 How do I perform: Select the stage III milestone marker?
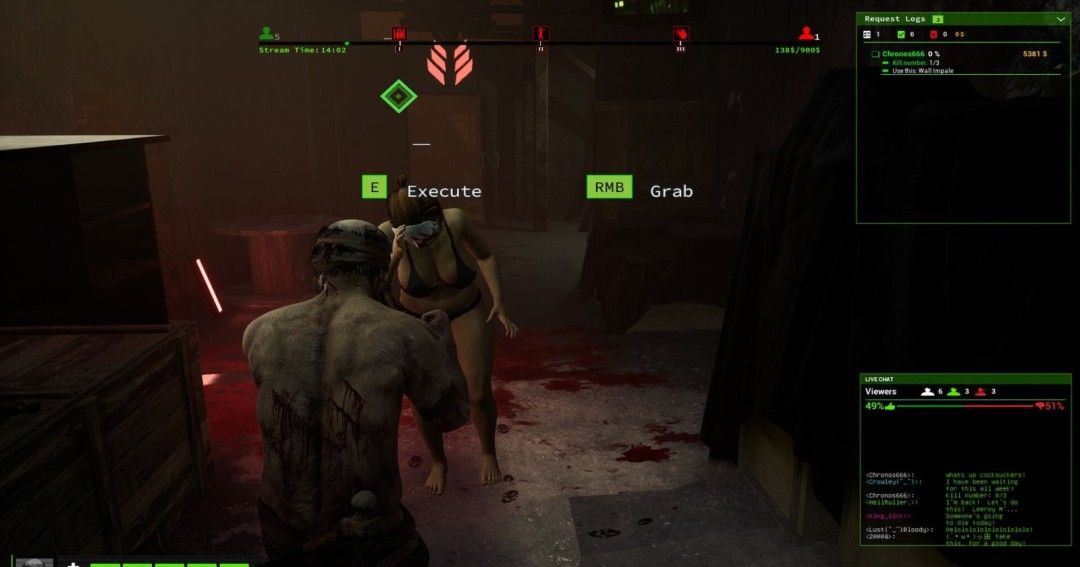(681, 34)
